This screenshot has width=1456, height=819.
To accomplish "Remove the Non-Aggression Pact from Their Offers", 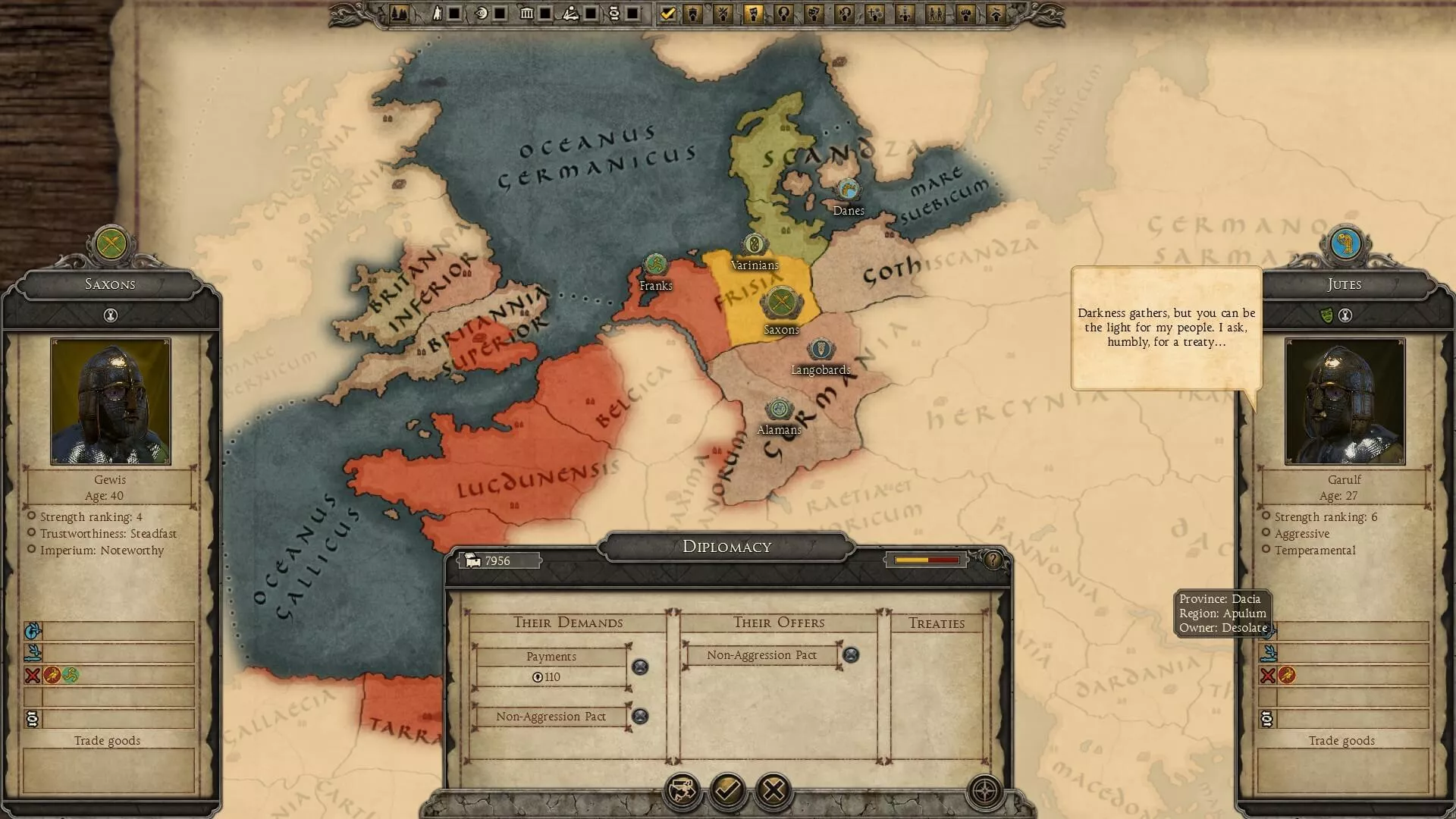I will (851, 655).
